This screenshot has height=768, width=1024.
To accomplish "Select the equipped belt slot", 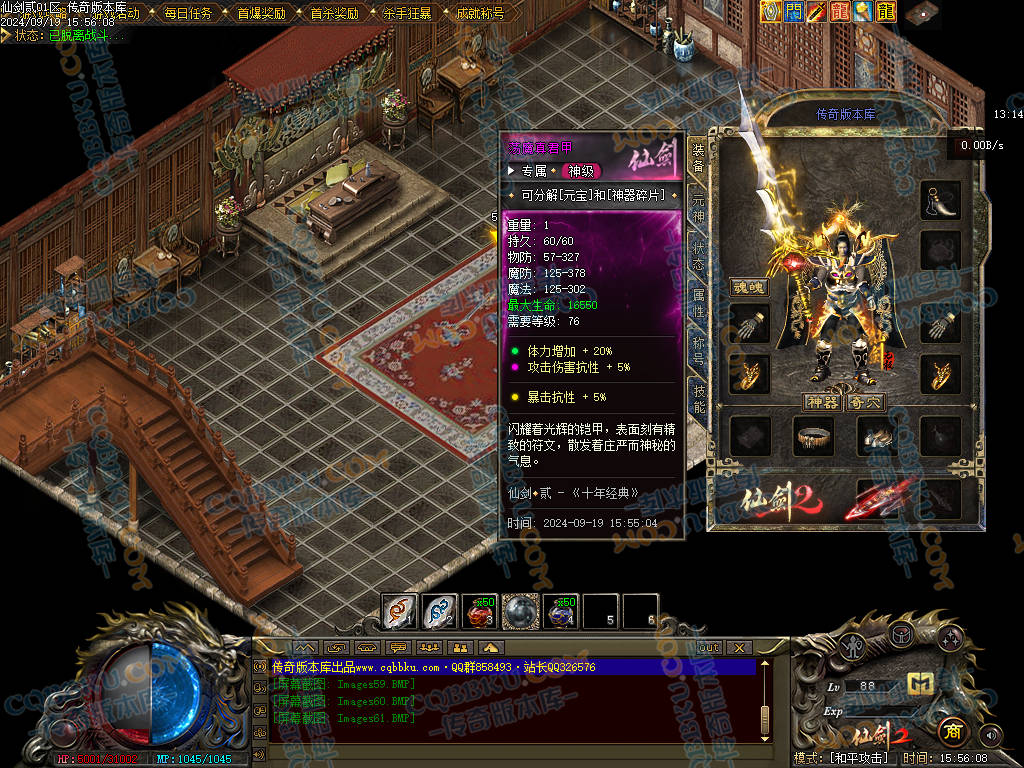I will [x=814, y=435].
